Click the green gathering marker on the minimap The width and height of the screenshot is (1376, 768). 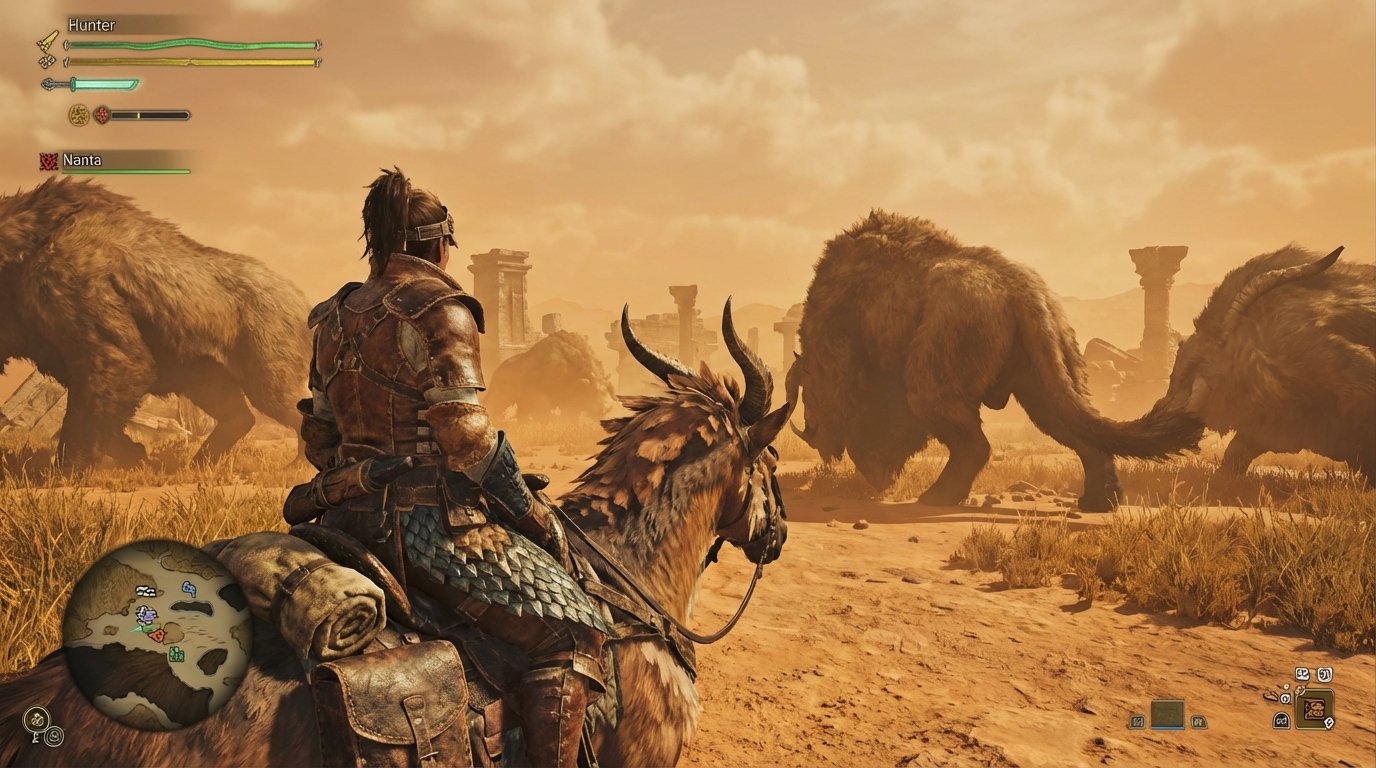176,654
